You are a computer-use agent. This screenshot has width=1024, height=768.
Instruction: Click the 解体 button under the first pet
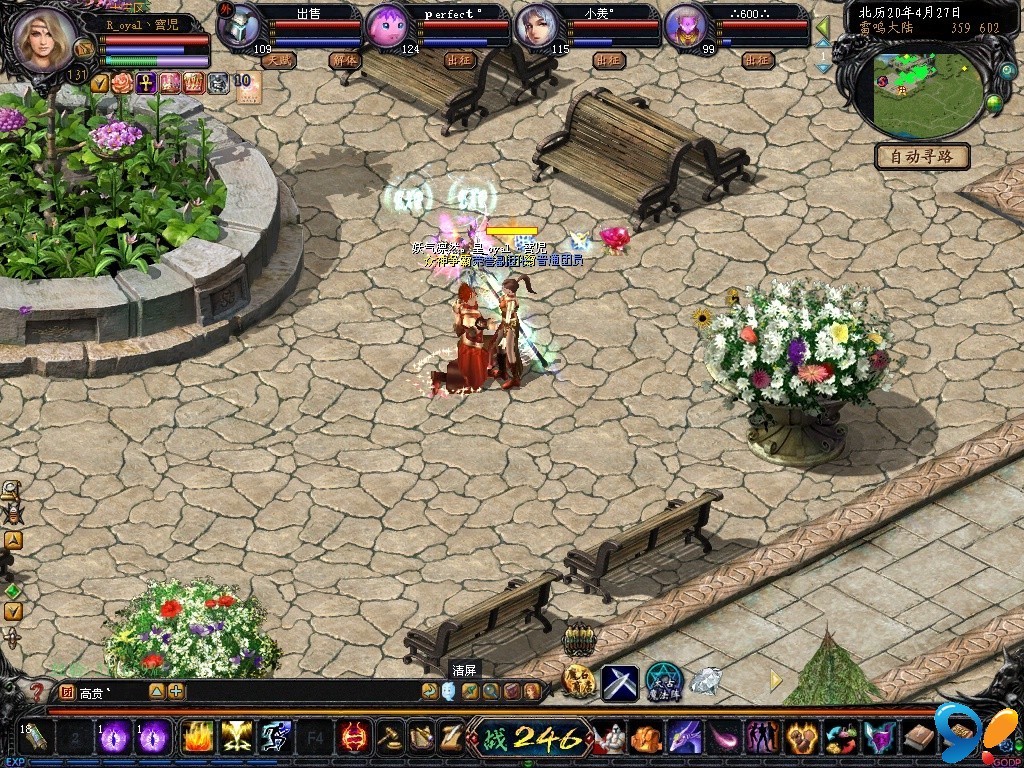(343, 60)
